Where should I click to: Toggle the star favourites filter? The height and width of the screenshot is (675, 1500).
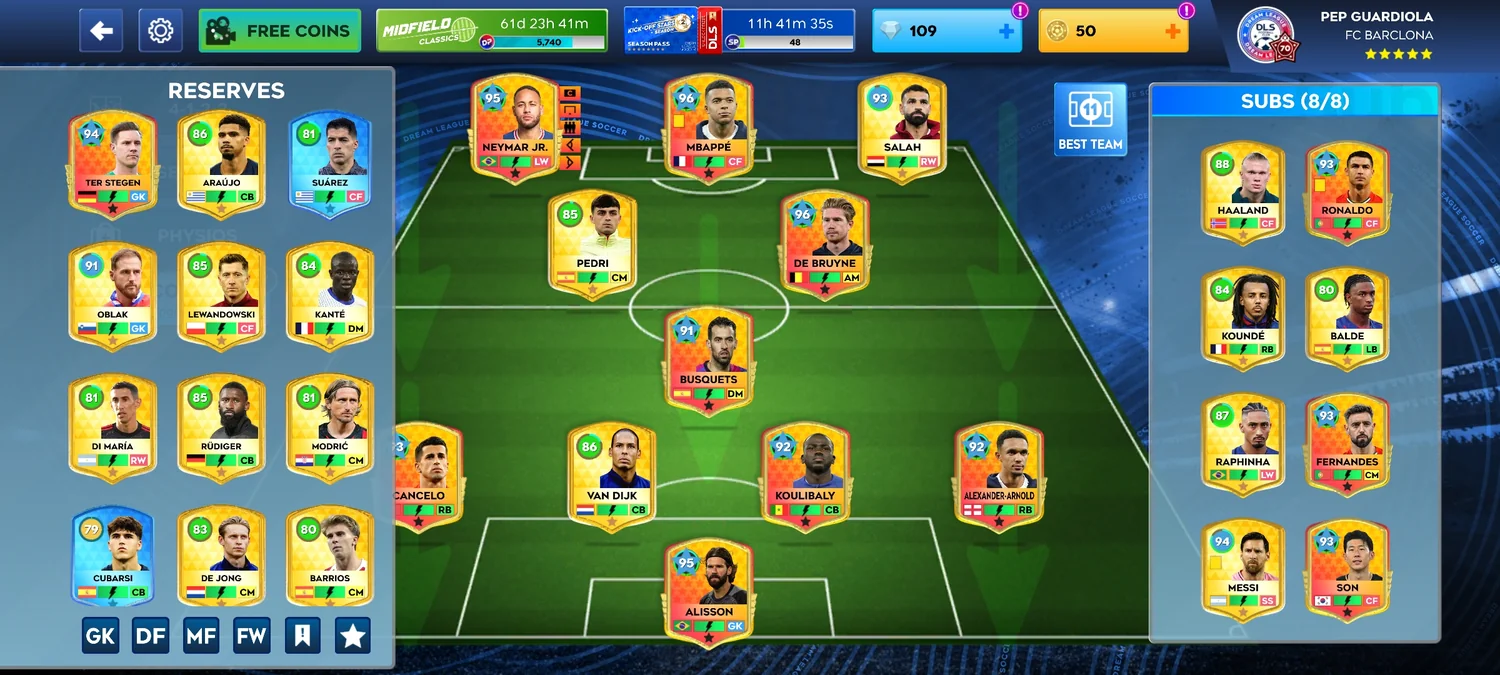pyautogui.click(x=352, y=635)
